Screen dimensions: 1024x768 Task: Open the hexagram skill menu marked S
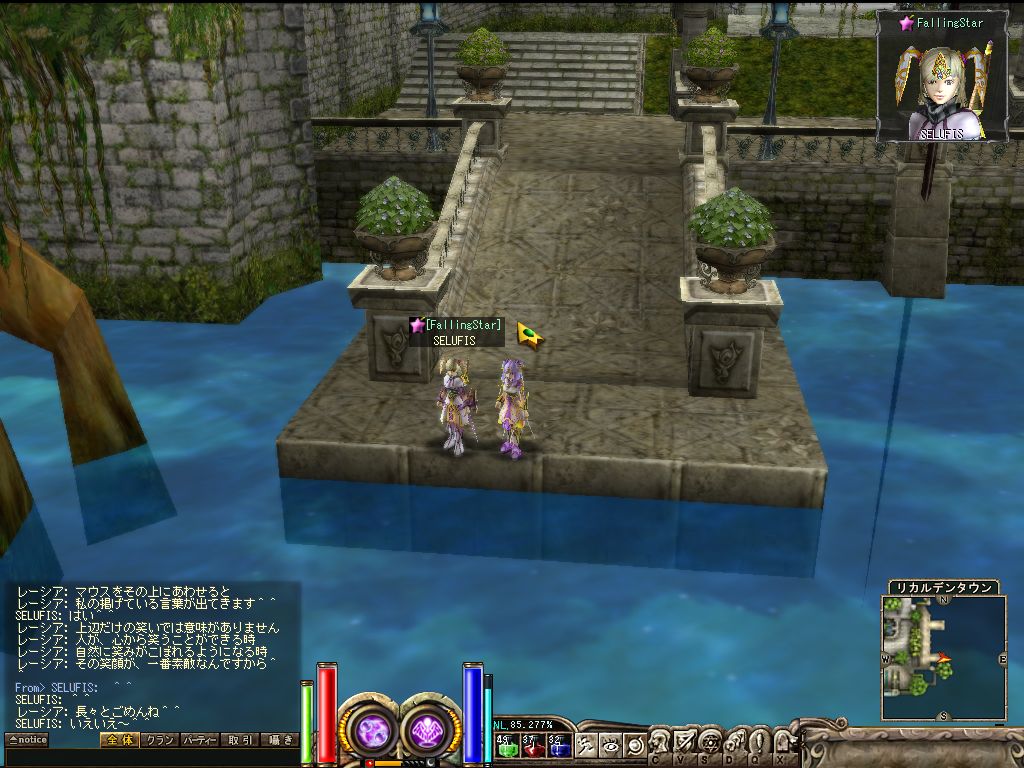click(709, 744)
